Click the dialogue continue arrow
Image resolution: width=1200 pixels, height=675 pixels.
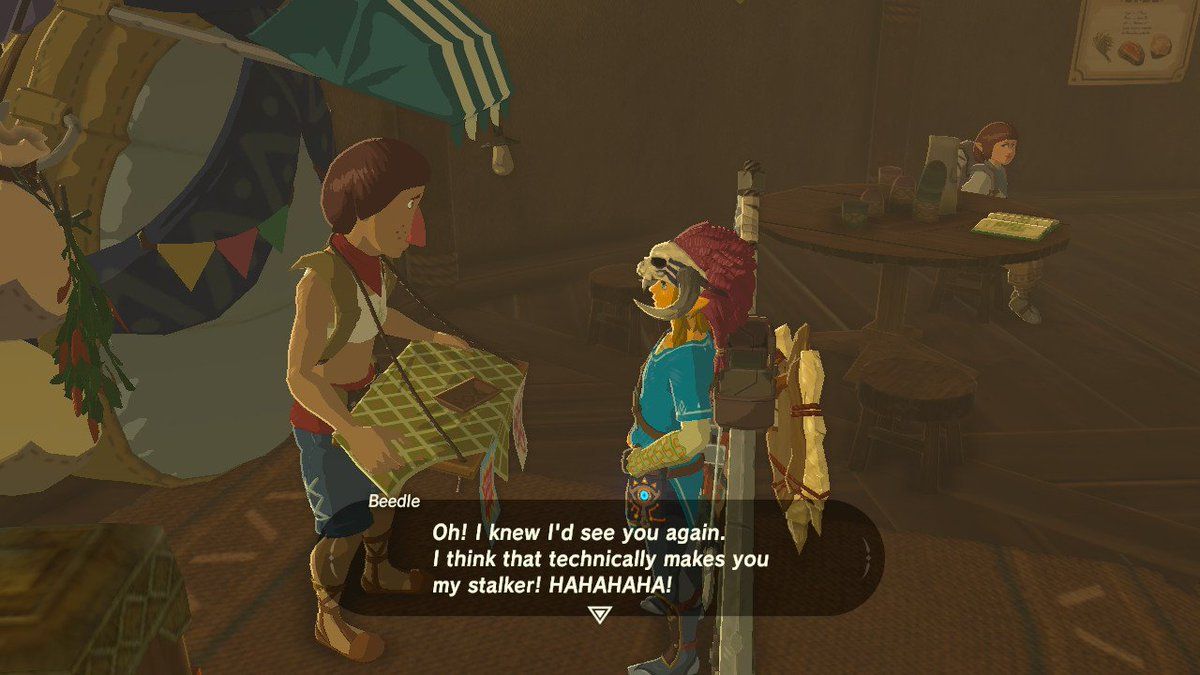599,614
